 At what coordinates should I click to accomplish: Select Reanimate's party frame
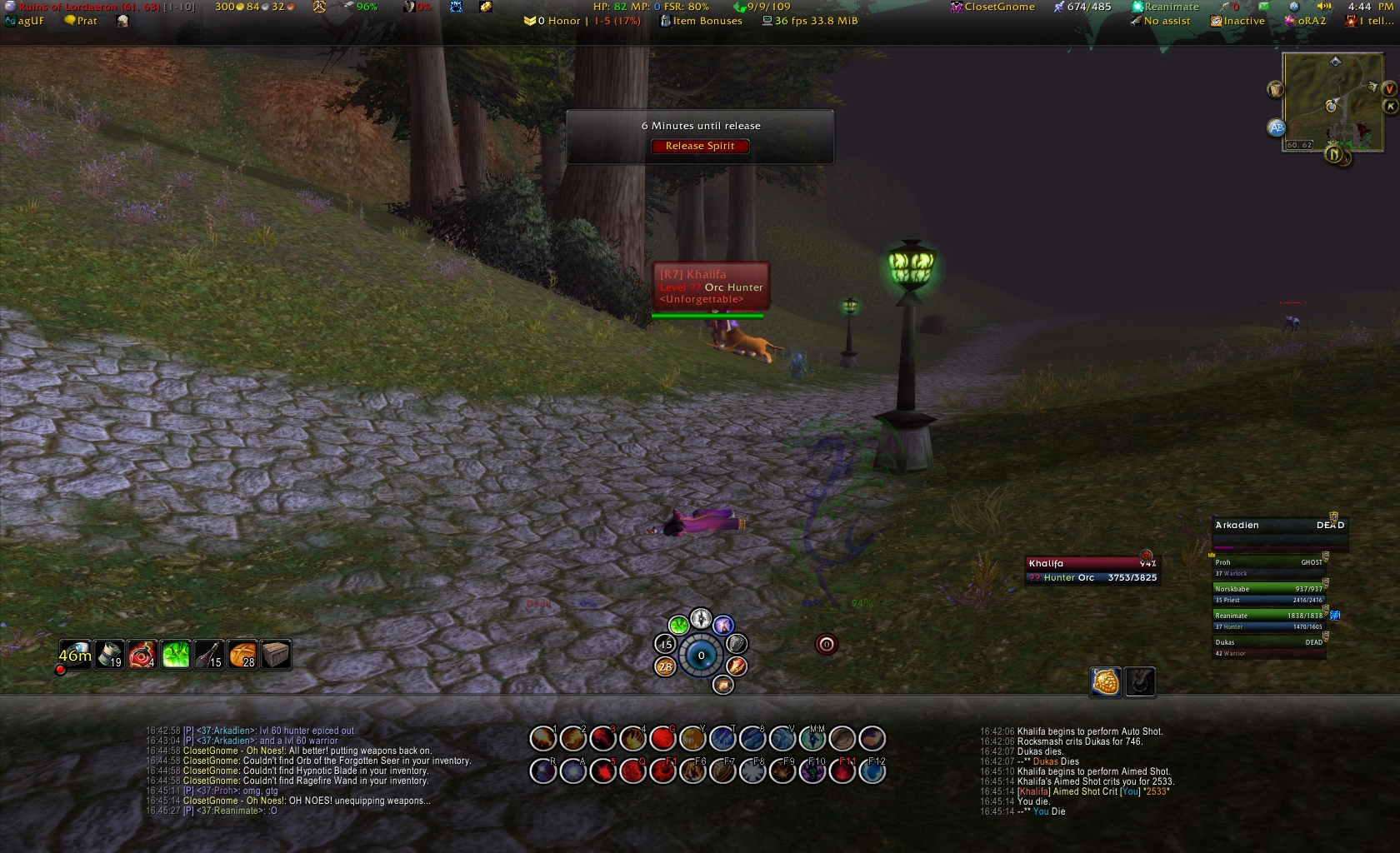pyautogui.click(x=1267, y=620)
